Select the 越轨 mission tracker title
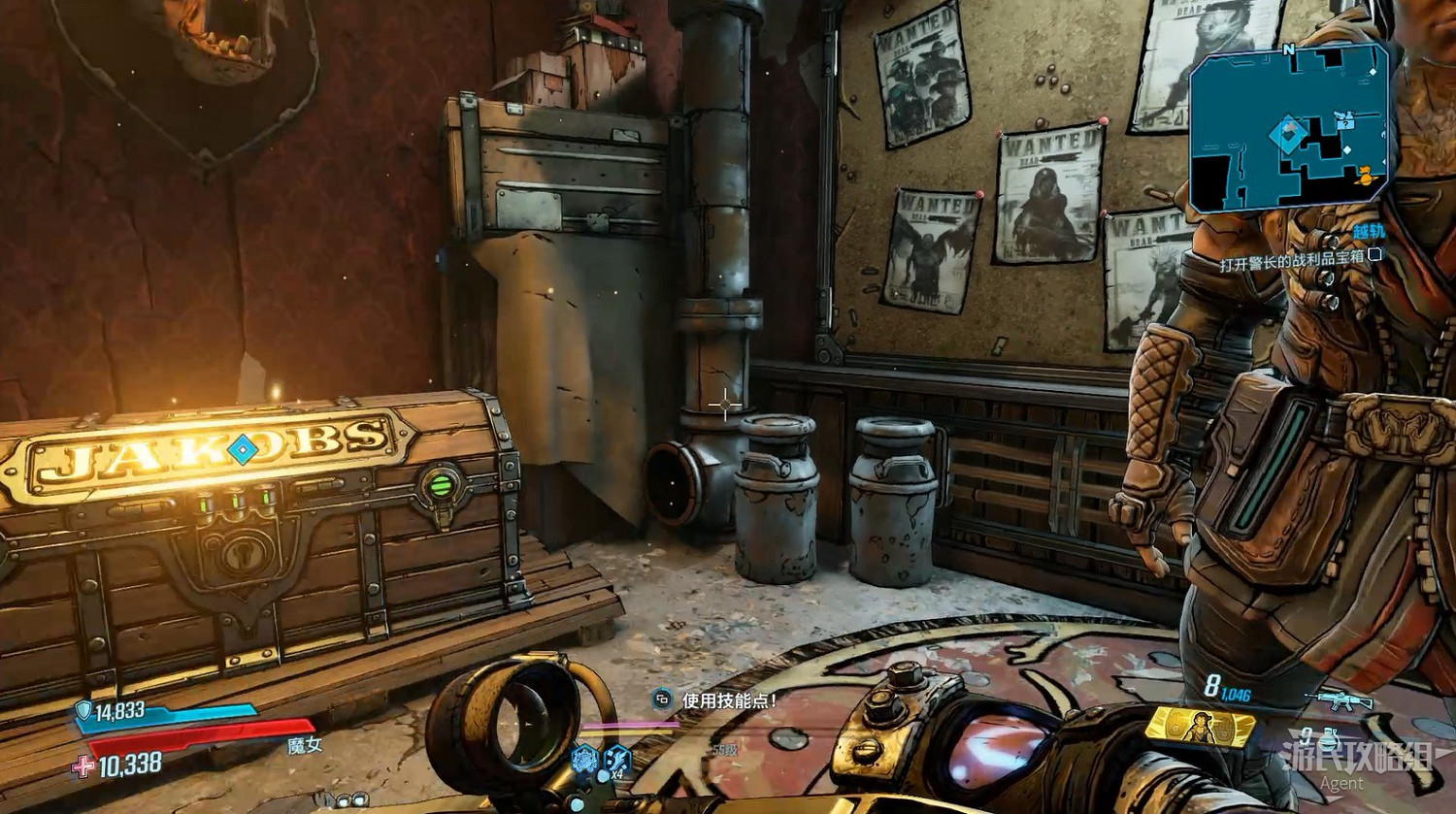 (1369, 233)
